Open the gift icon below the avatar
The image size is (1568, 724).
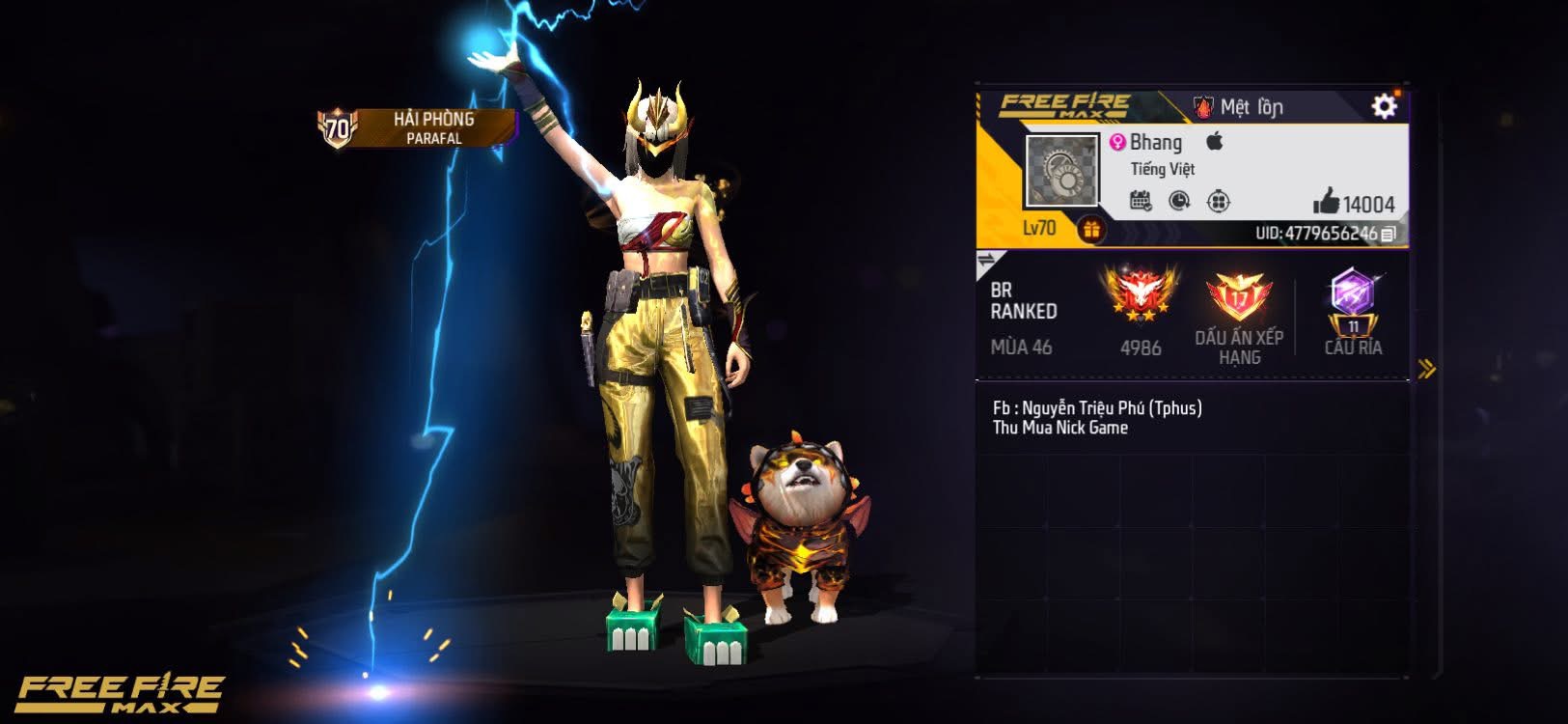[1091, 230]
